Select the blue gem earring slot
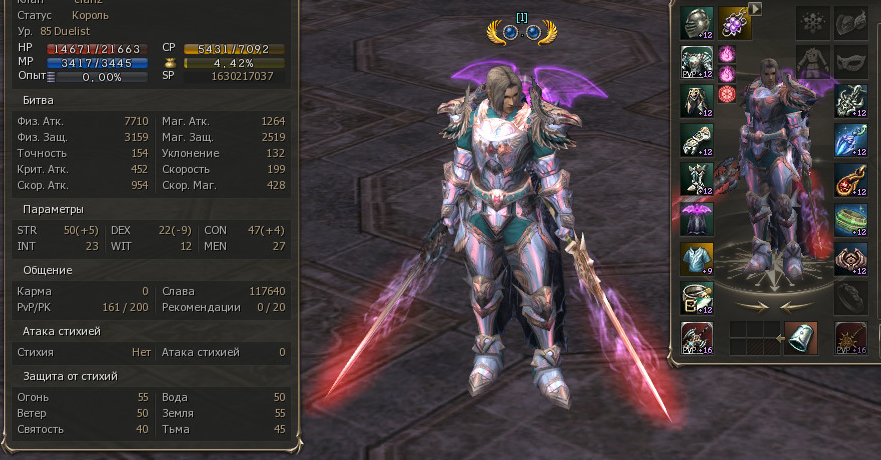 coord(851,140)
